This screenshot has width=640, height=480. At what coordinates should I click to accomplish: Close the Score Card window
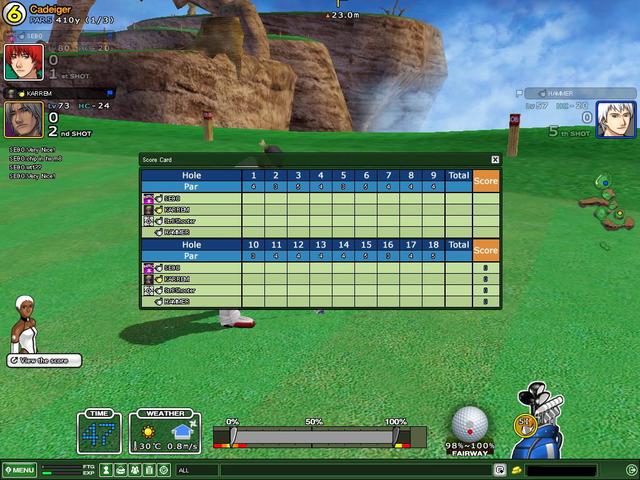495,159
